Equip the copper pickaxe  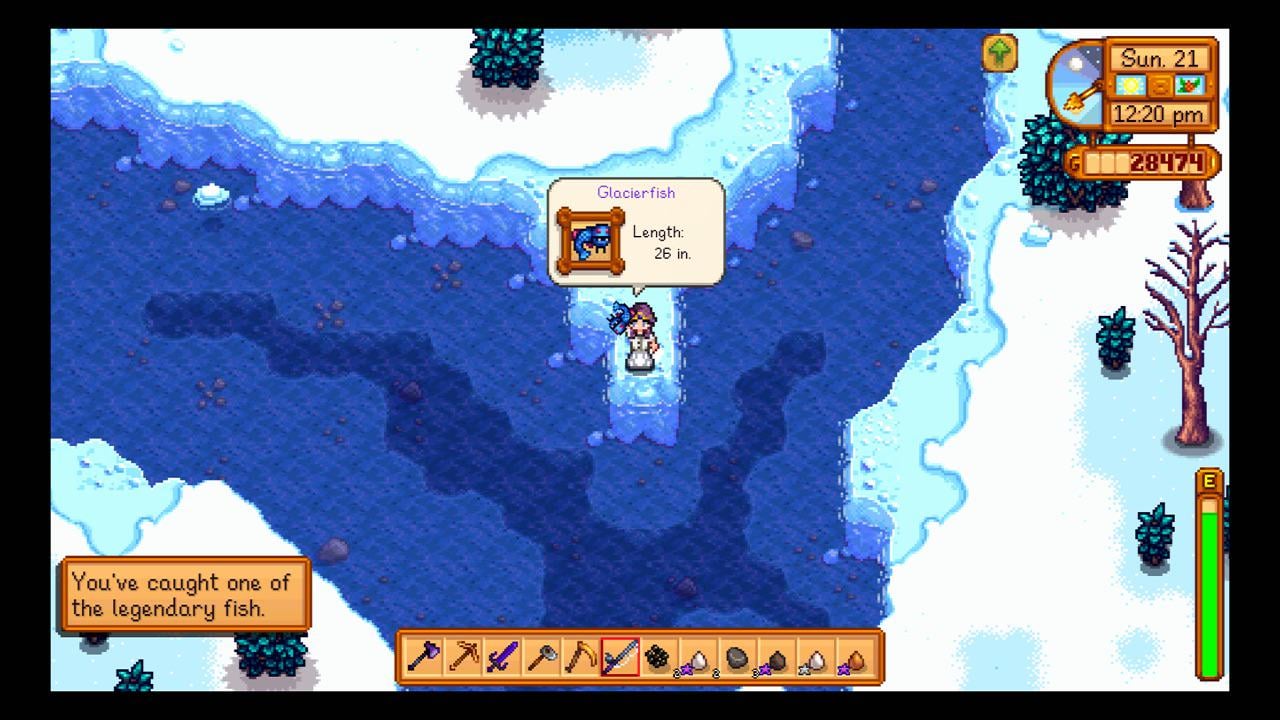pos(462,657)
